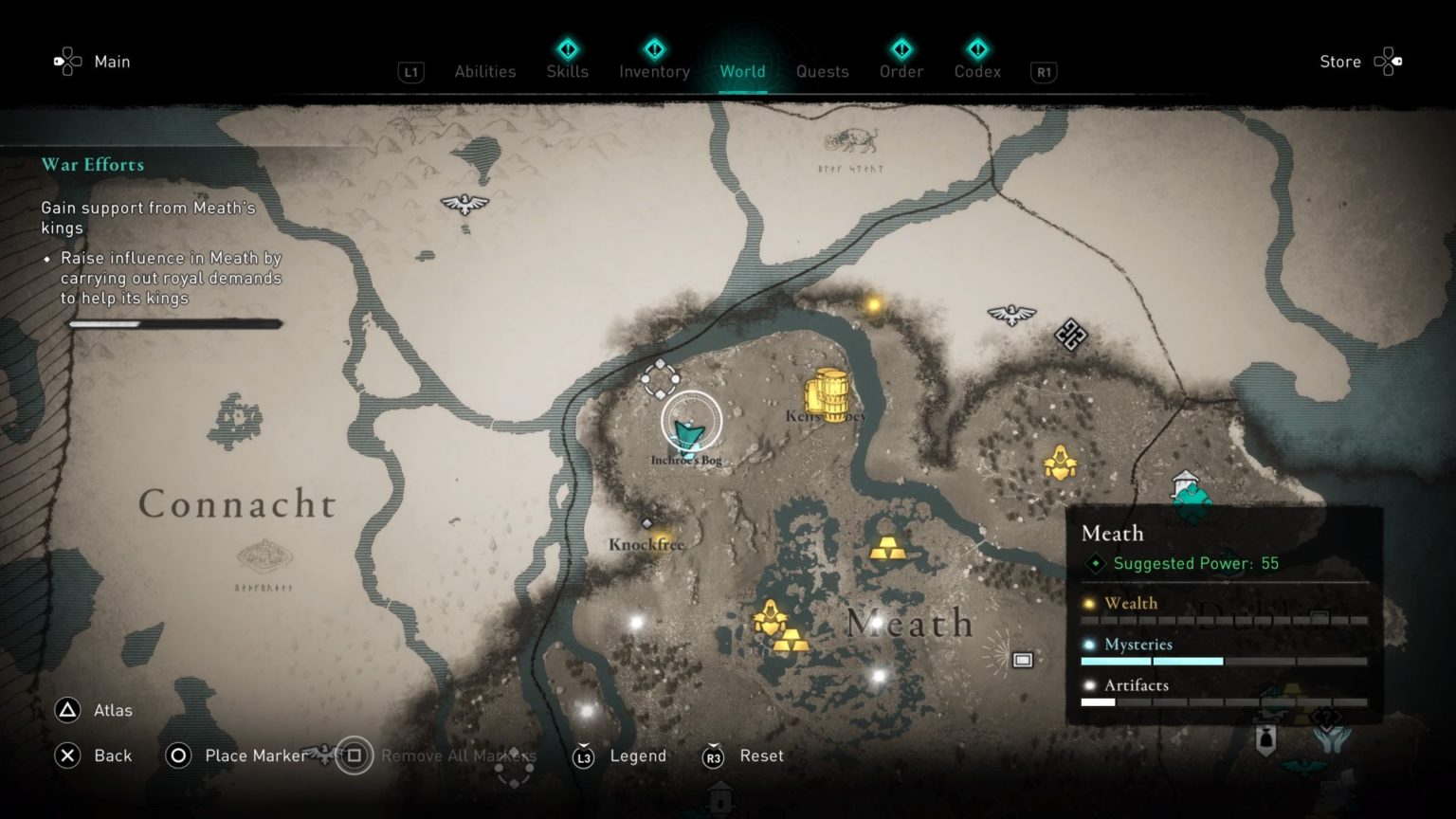The height and width of the screenshot is (819, 1456).
Task: Select the Codex tab
Action: click(976, 71)
